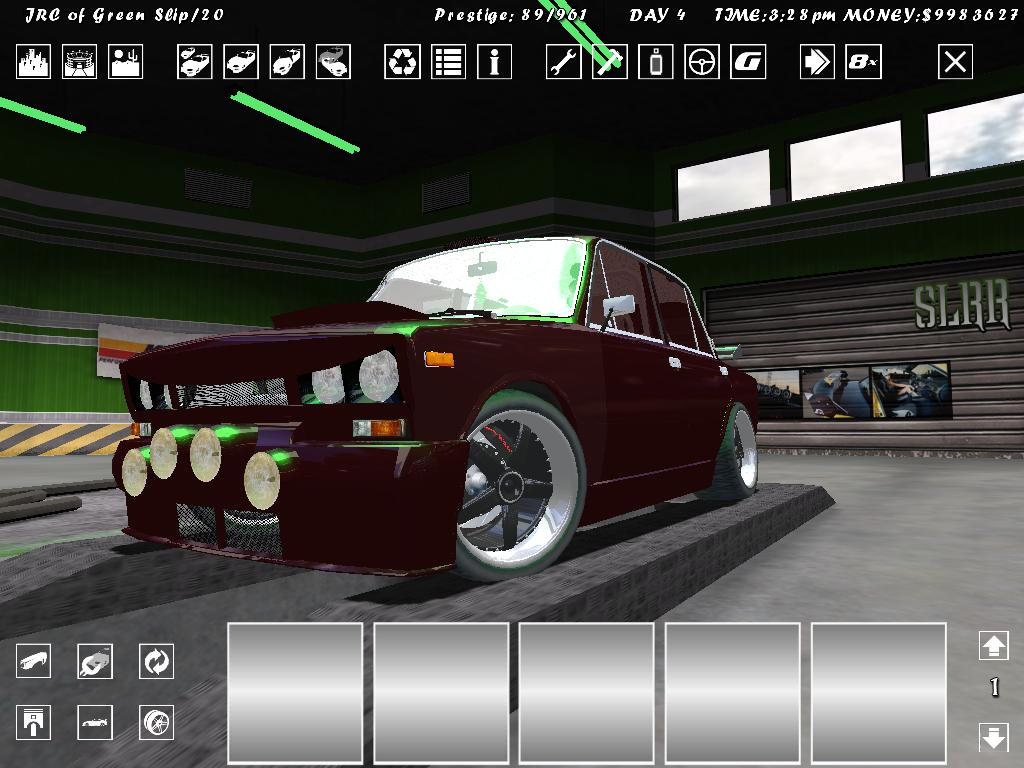Open the list view icon
Image resolution: width=1024 pixels, height=768 pixels.
[x=448, y=62]
